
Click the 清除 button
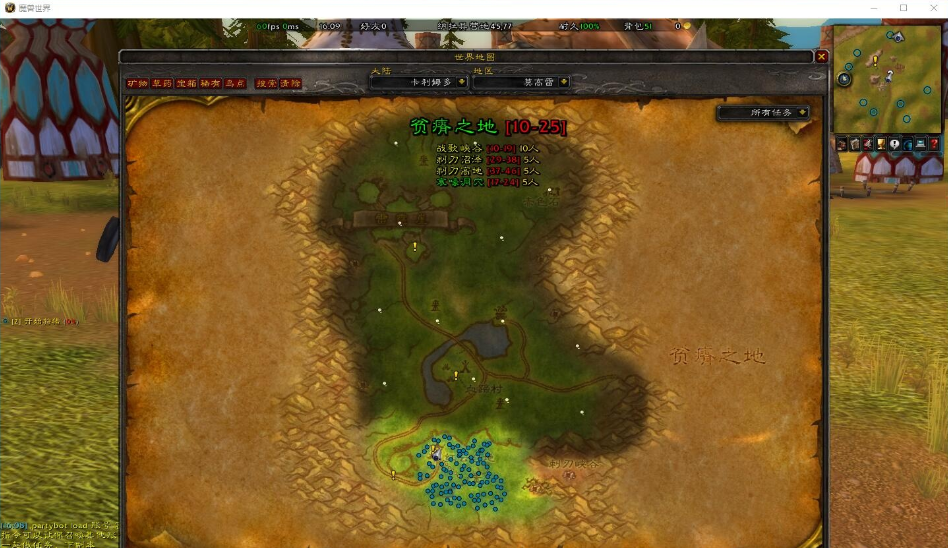pos(289,84)
